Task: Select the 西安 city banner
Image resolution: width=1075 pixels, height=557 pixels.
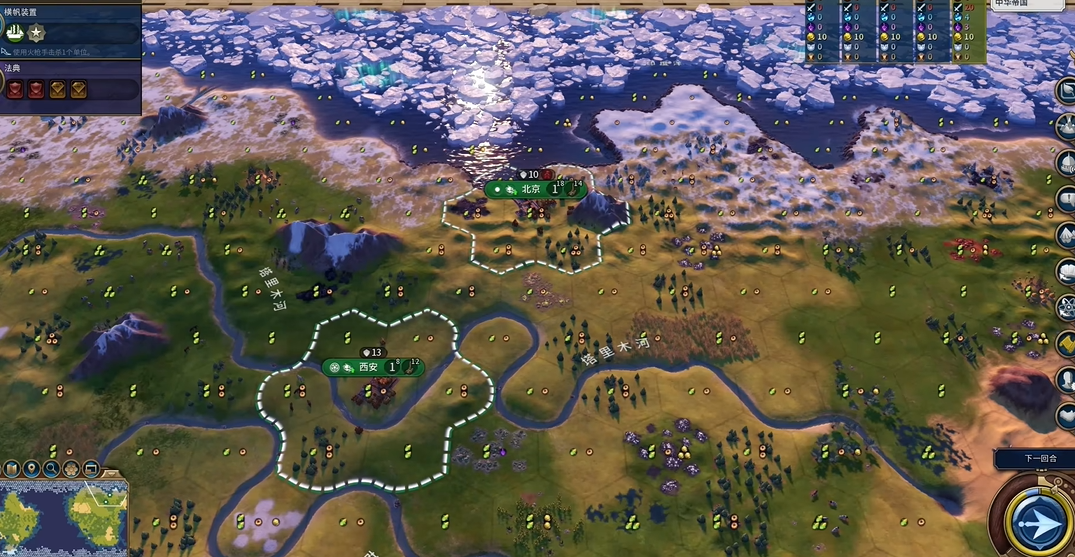Action: 369,367
